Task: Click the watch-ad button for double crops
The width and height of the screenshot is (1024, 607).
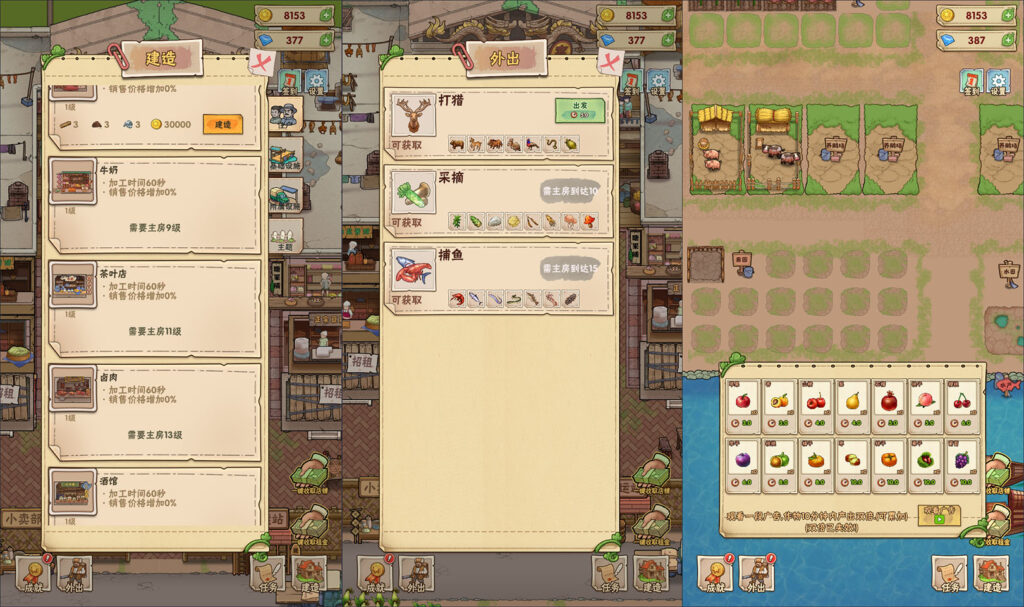Action: [938, 515]
